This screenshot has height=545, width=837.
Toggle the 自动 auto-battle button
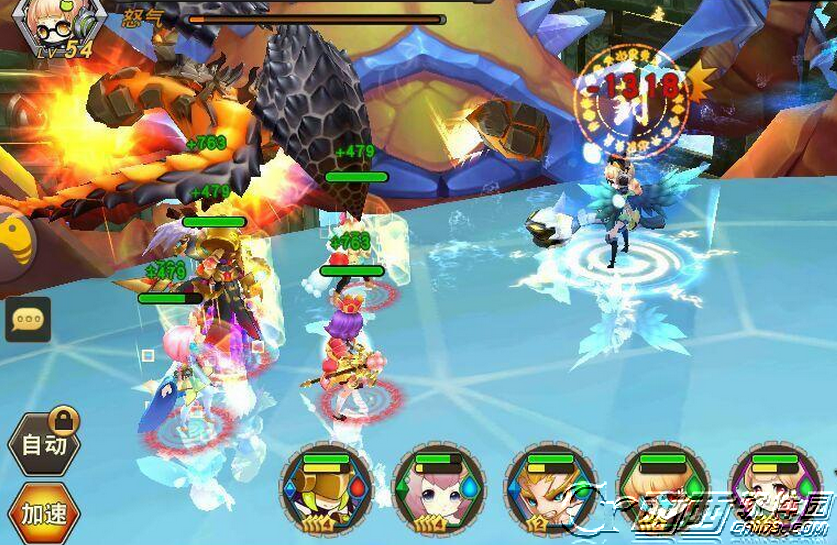(x=43, y=446)
